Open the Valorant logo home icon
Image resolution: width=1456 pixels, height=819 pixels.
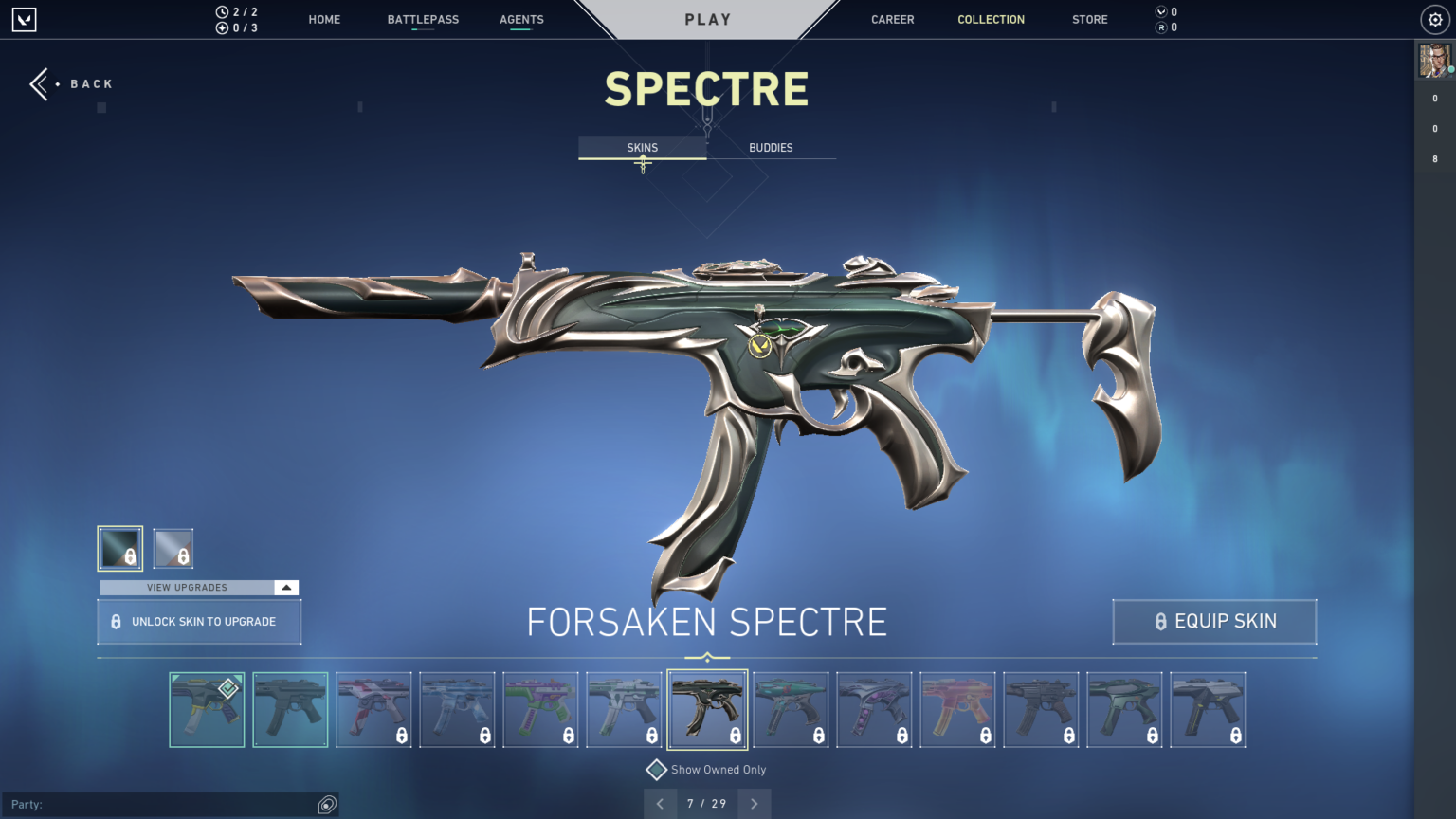(25, 19)
